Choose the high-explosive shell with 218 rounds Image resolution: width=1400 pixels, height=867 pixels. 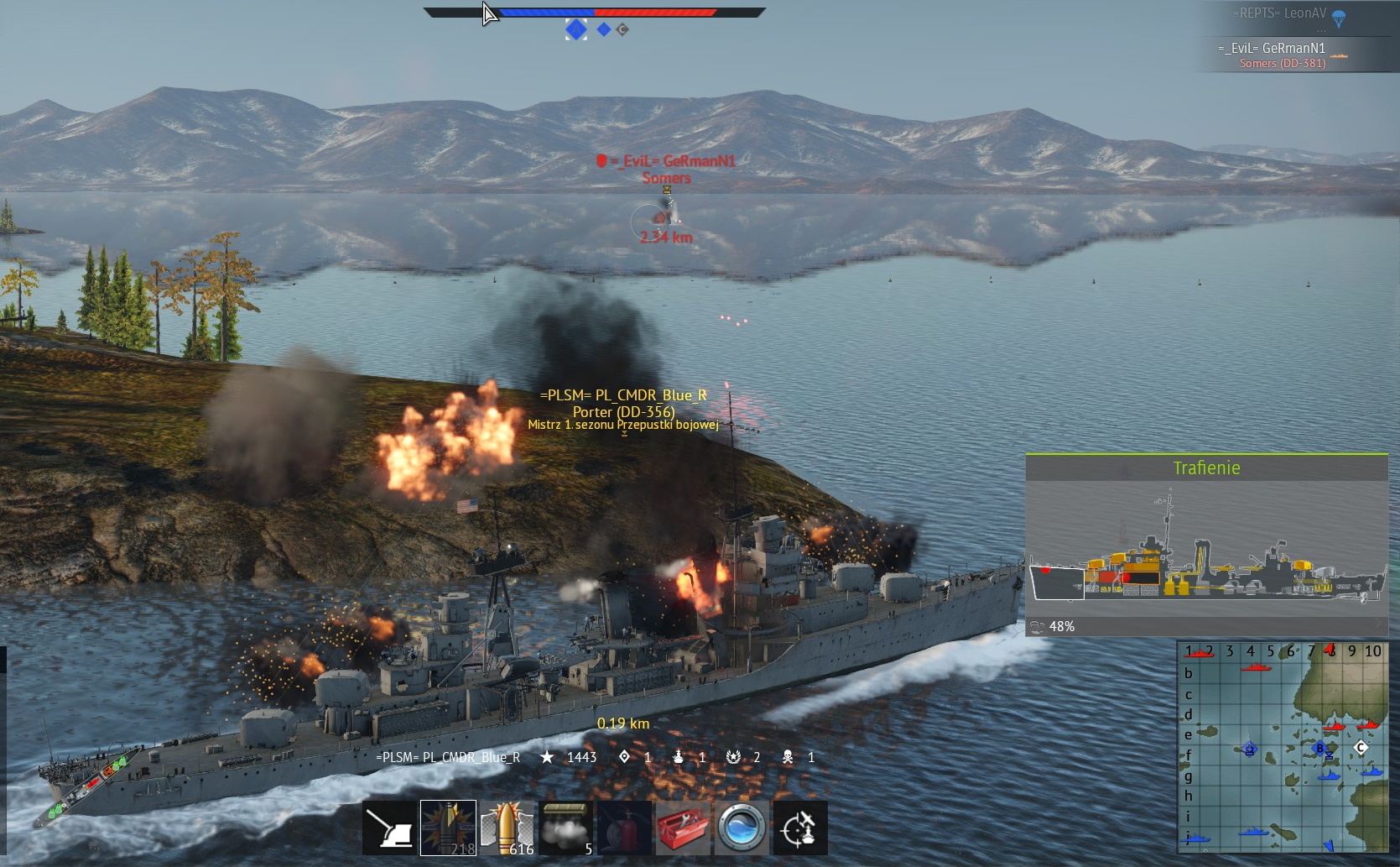[448, 828]
